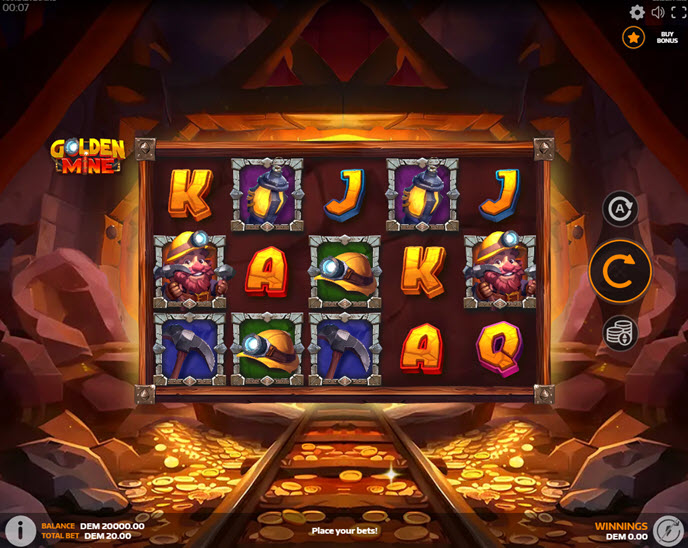Open the gear settings menu
Image resolution: width=688 pixels, height=548 pixels.
637,12
